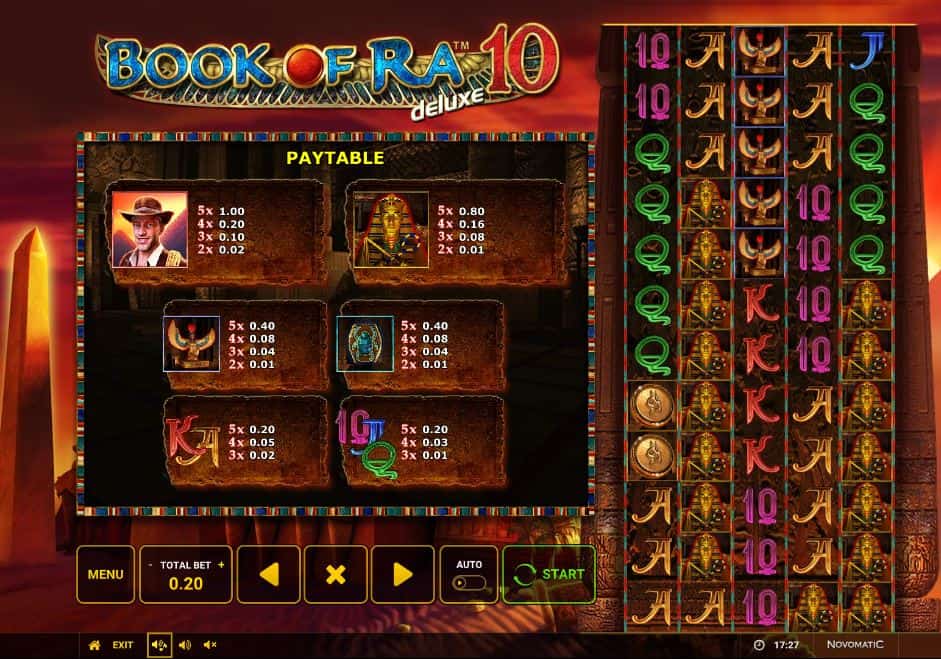Screen dimensions: 941x659
Task: Select the sound effects only speaker icon
Action: point(184,645)
